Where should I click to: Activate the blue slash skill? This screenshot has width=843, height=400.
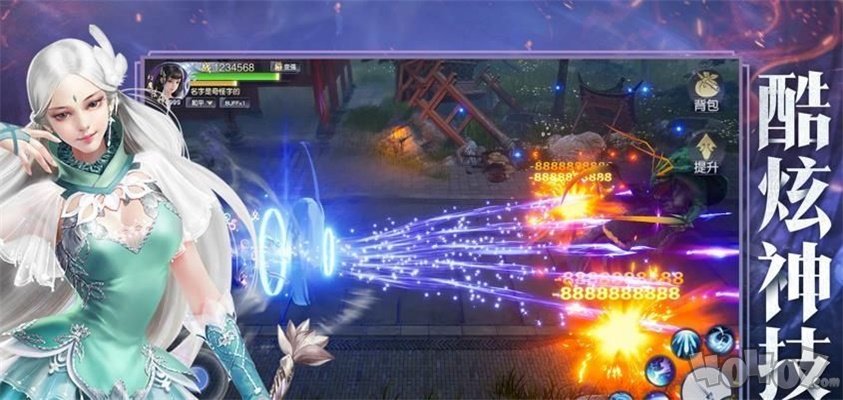click(x=662, y=372)
